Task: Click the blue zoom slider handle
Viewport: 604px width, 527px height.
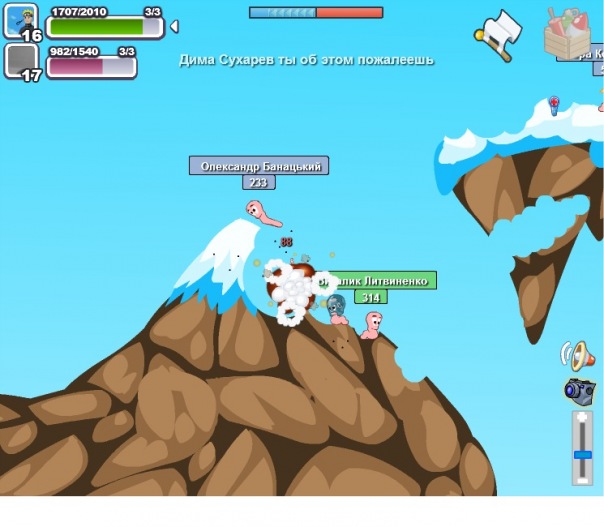Action: coord(582,453)
